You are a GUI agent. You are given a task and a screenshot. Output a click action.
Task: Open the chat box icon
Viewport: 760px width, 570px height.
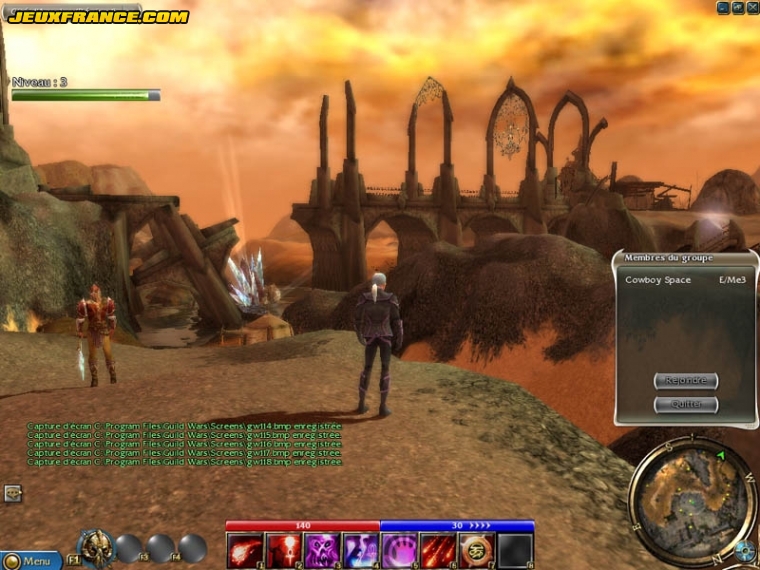13,493
